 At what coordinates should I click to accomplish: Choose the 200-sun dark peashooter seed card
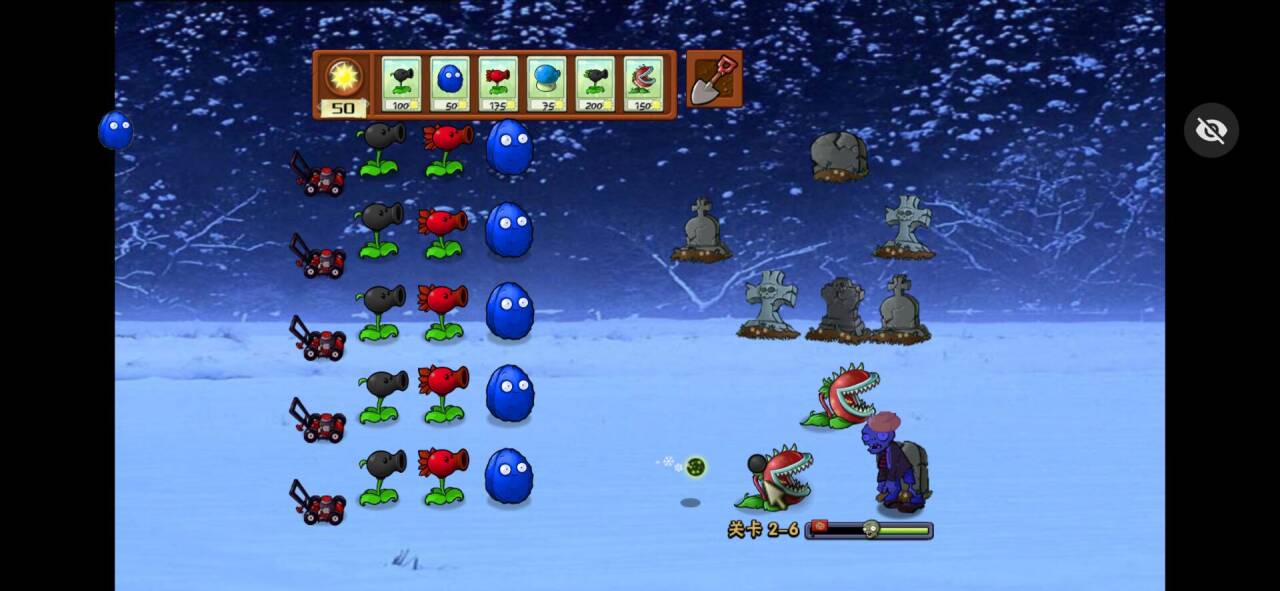[594, 84]
